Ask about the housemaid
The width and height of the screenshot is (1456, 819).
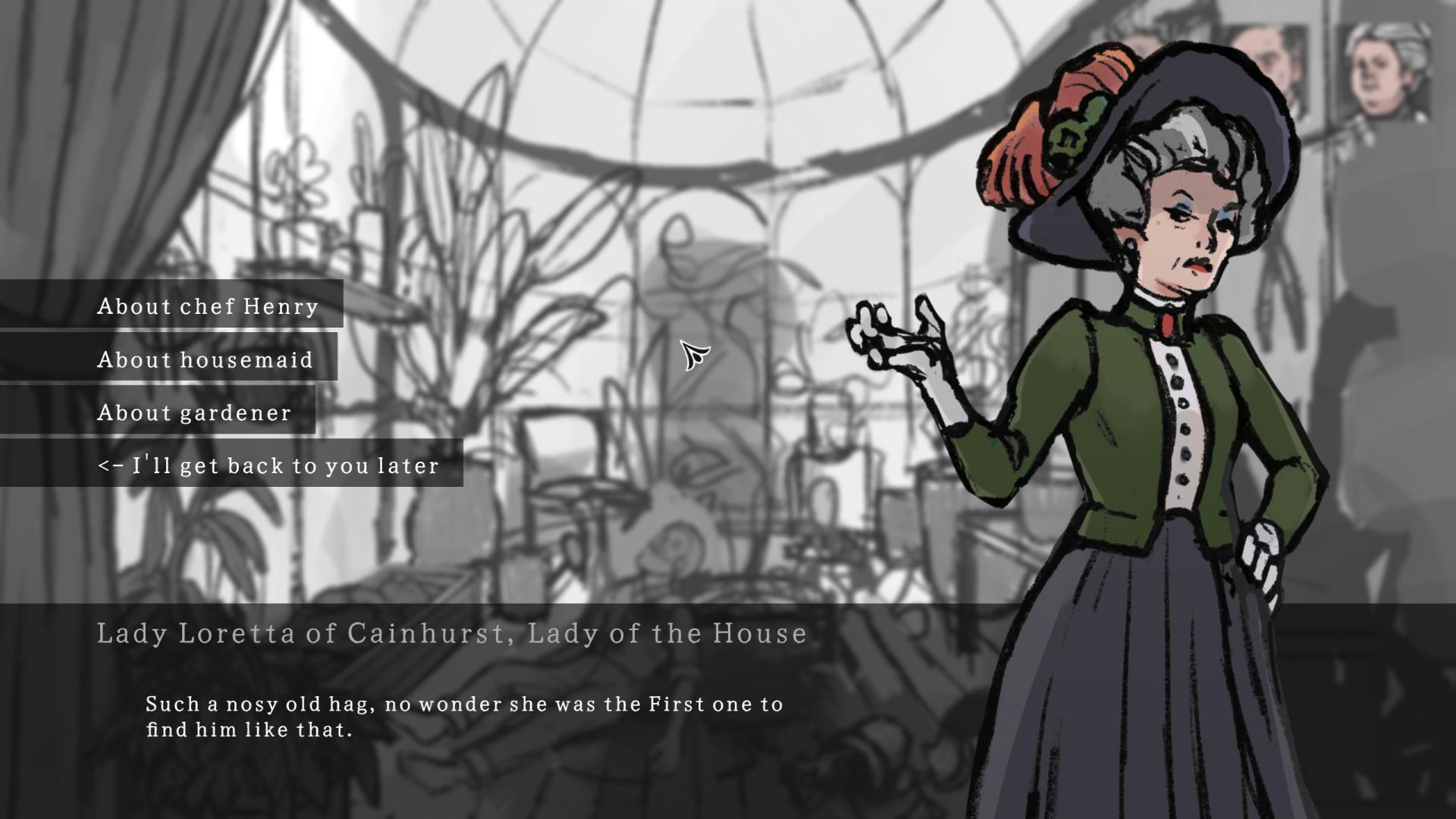click(203, 360)
